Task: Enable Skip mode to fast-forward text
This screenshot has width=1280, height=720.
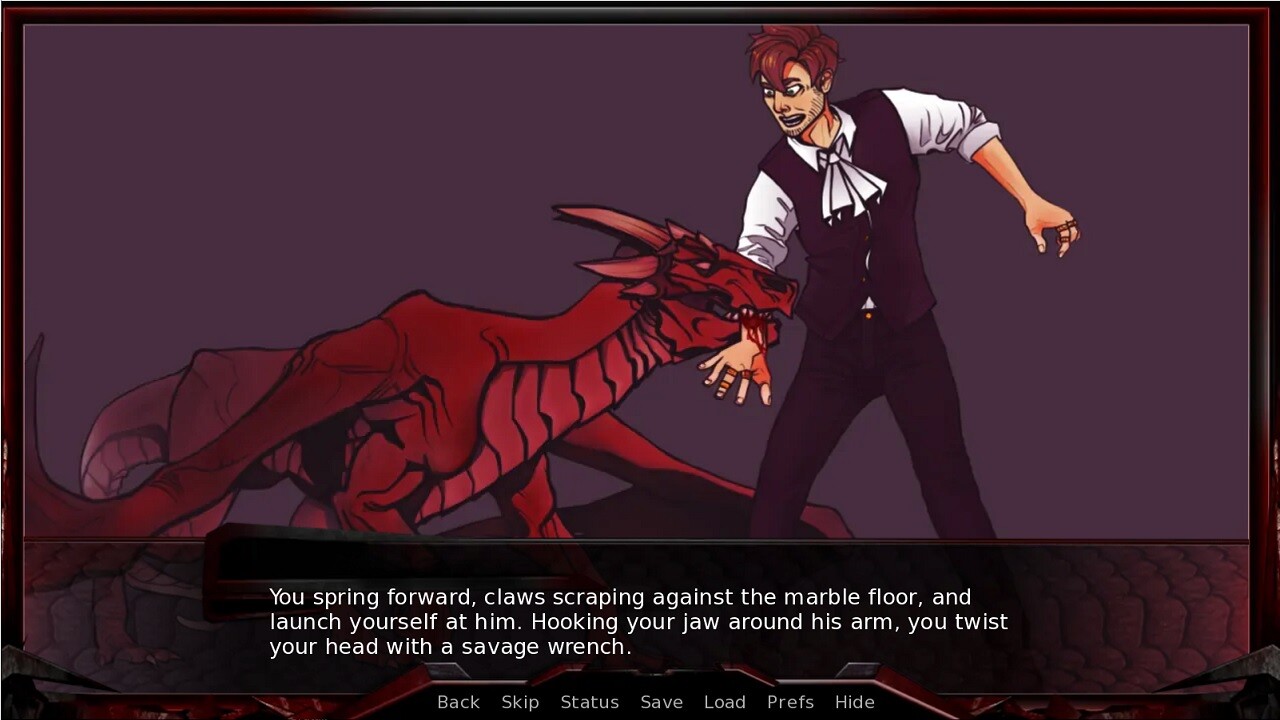Action: [x=520, y=702]
